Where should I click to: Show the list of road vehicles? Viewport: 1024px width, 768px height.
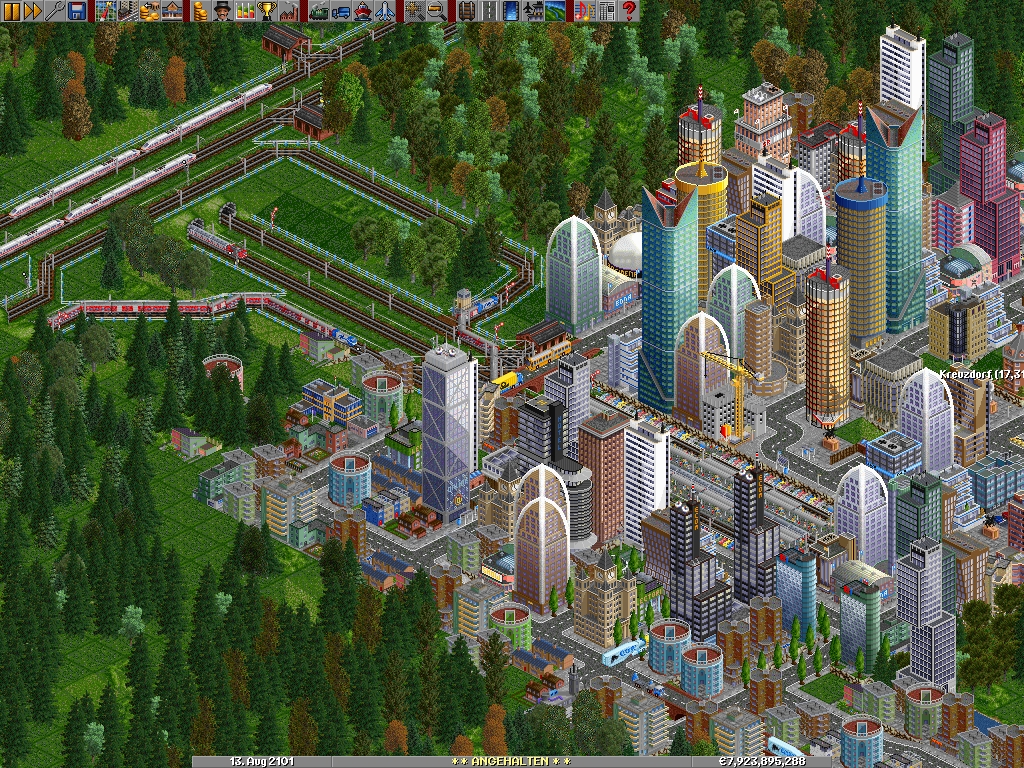click(340, 11)
